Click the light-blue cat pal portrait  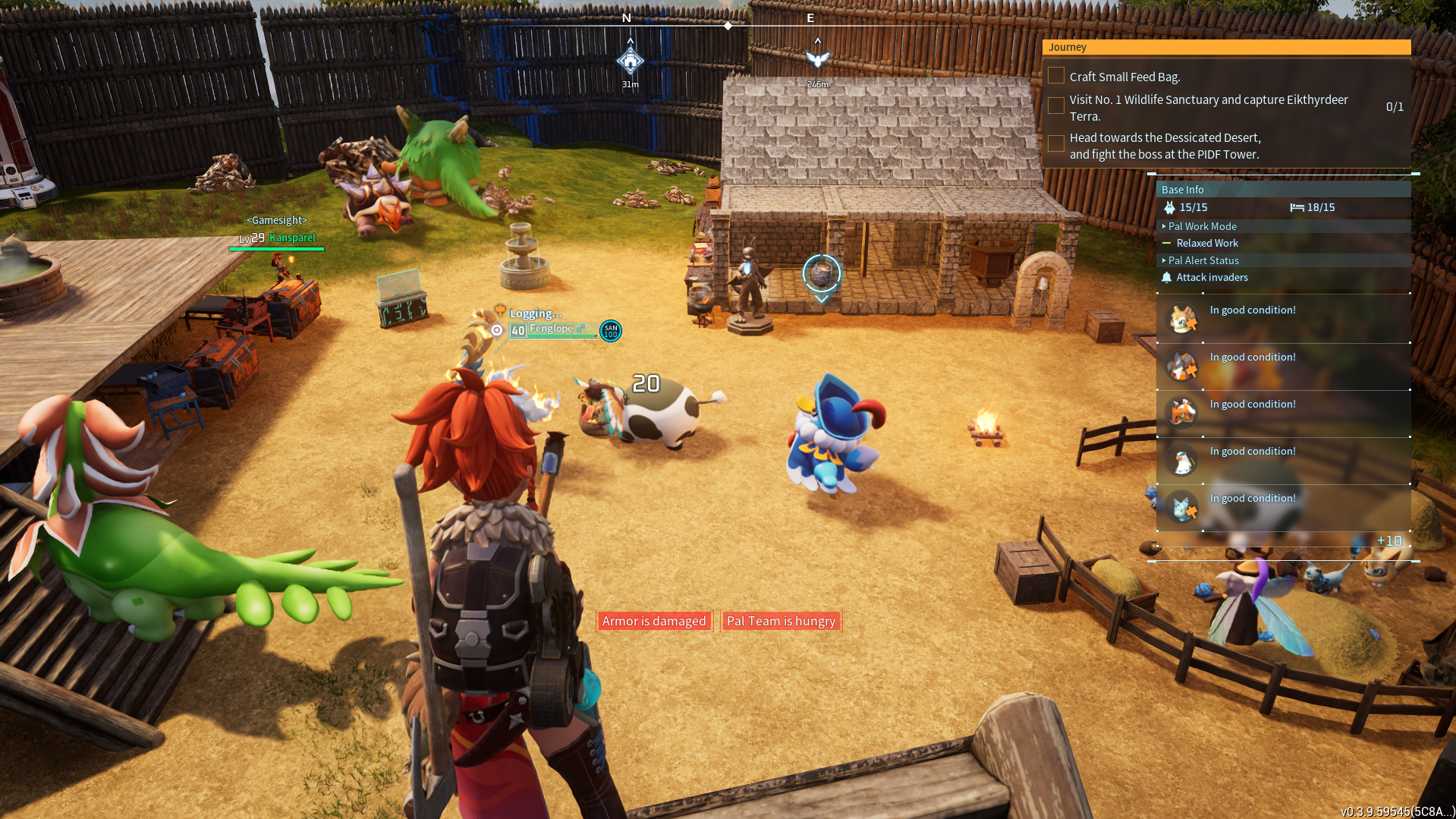(1181, 507)
